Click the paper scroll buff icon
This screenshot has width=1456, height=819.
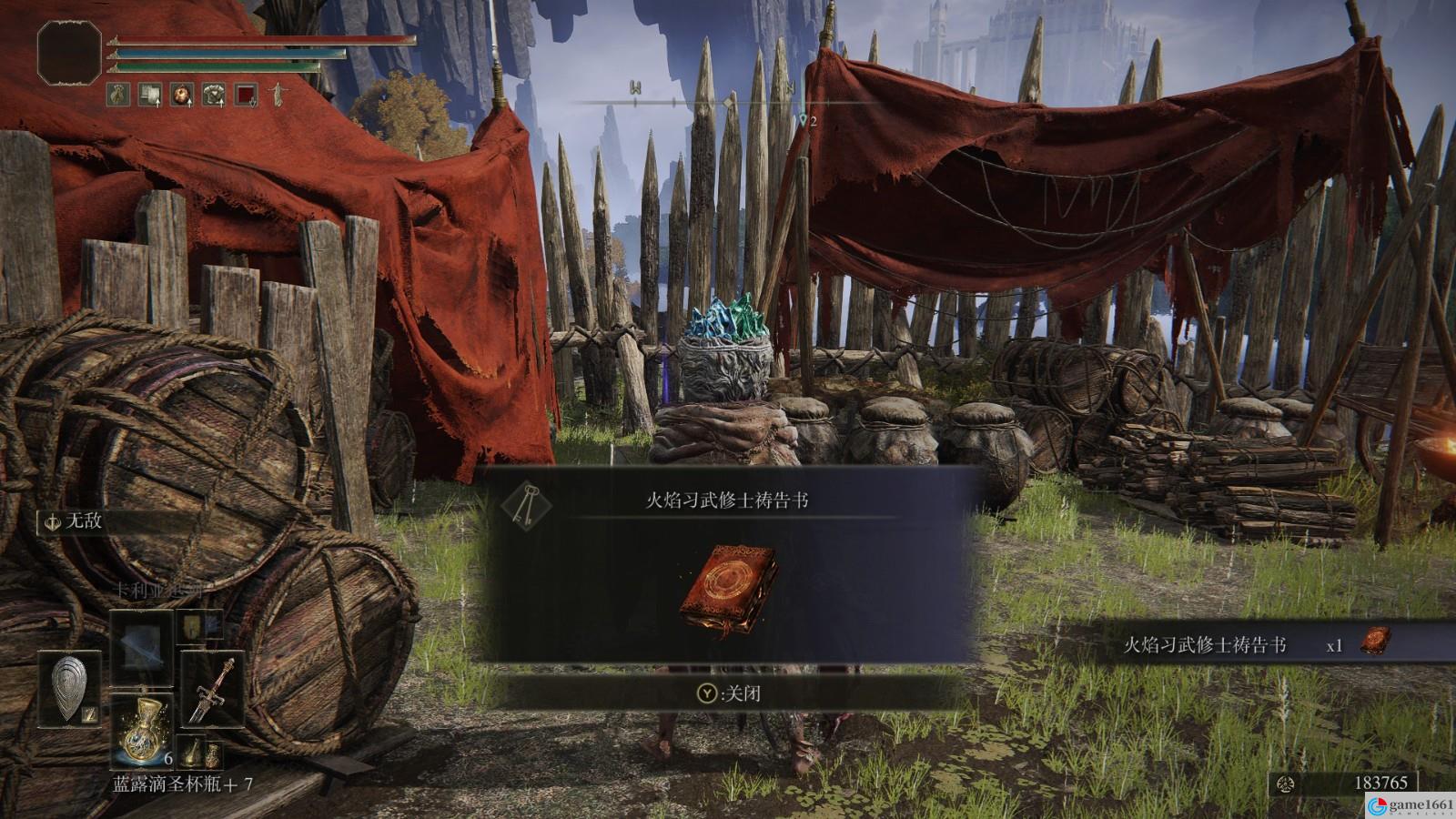tap(151, 93)
